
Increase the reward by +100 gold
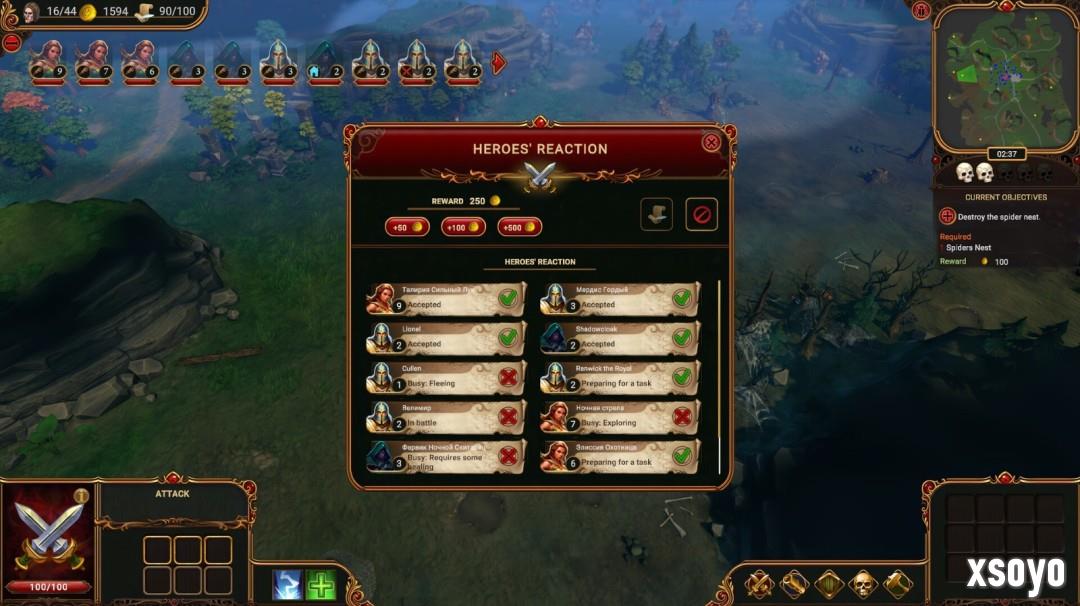(463, 227)
